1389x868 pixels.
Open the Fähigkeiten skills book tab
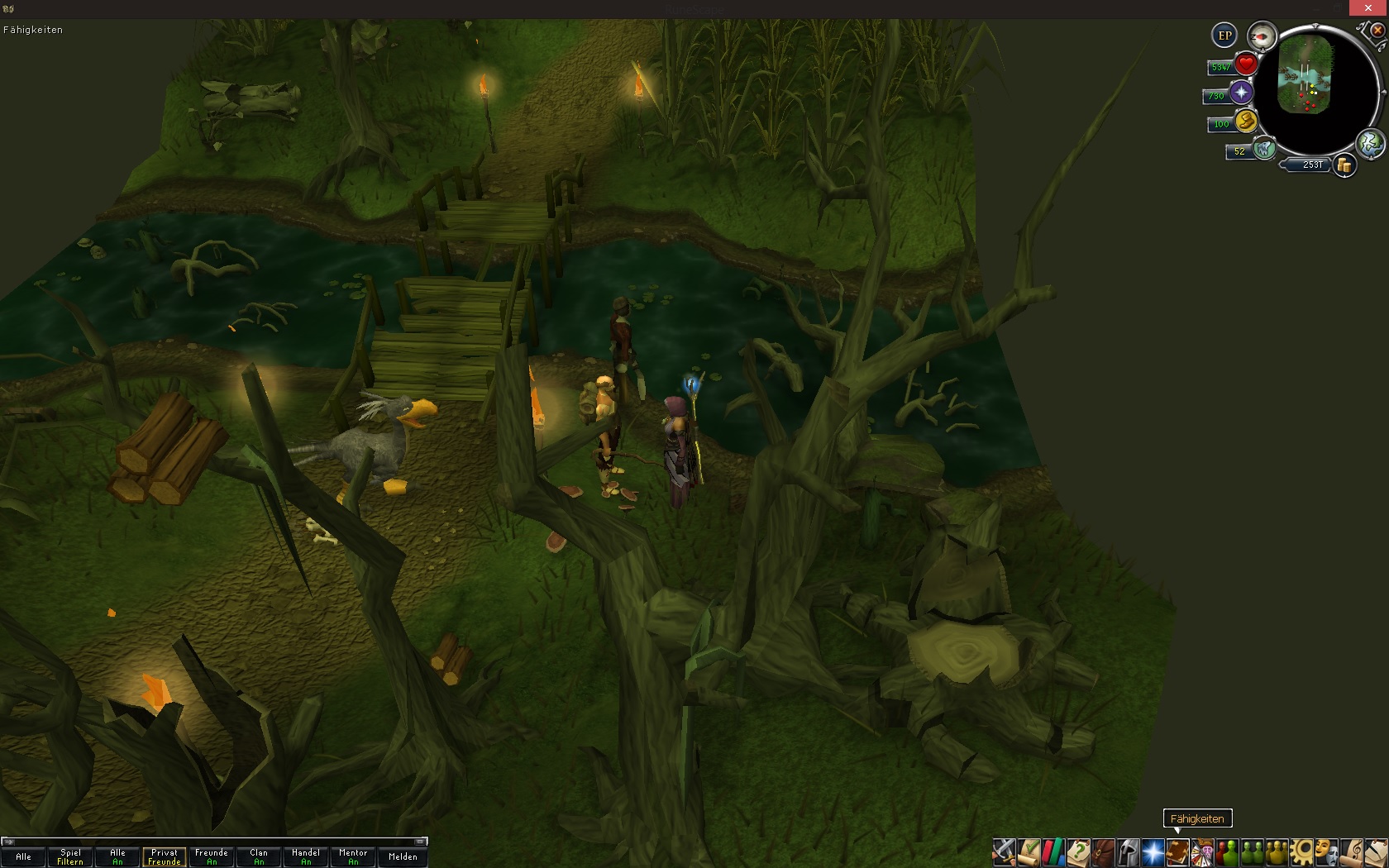coord(1177,851)
